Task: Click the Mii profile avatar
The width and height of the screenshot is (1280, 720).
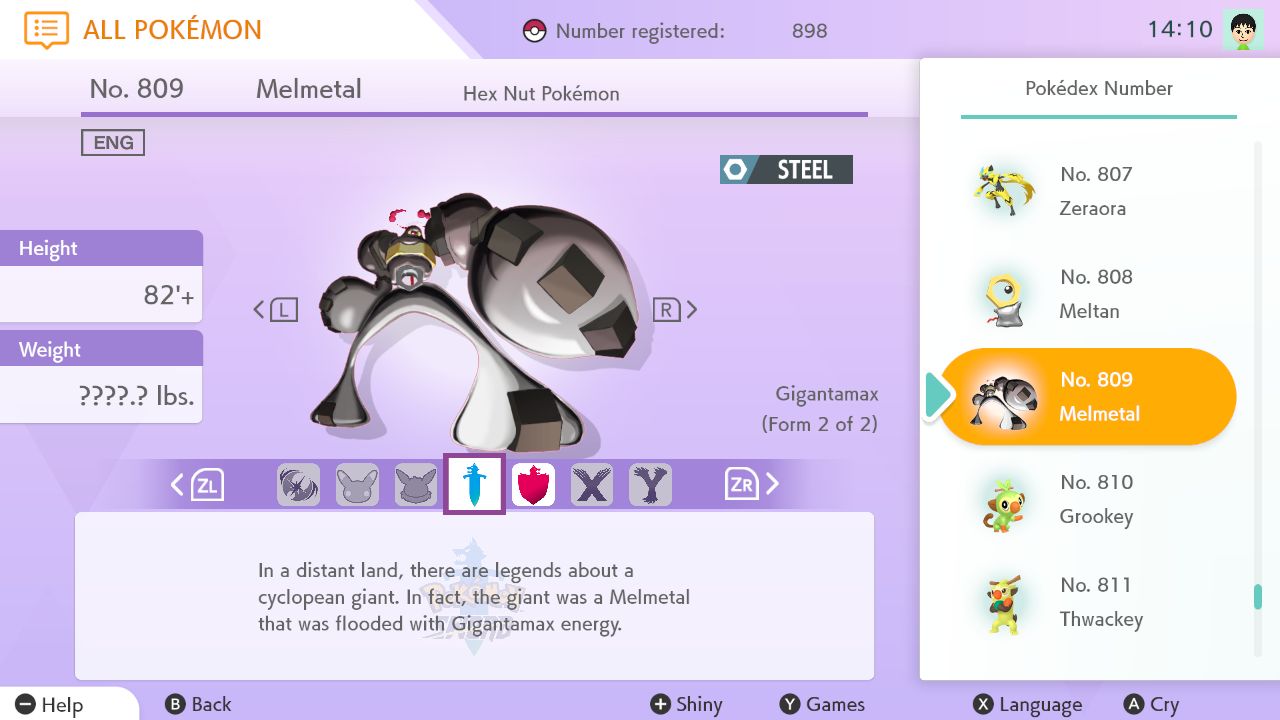Action: 1243,27
